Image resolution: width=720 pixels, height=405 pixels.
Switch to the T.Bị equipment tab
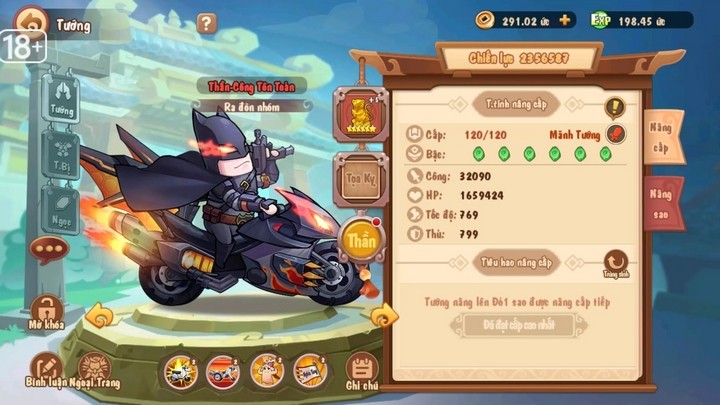point(60,154)
